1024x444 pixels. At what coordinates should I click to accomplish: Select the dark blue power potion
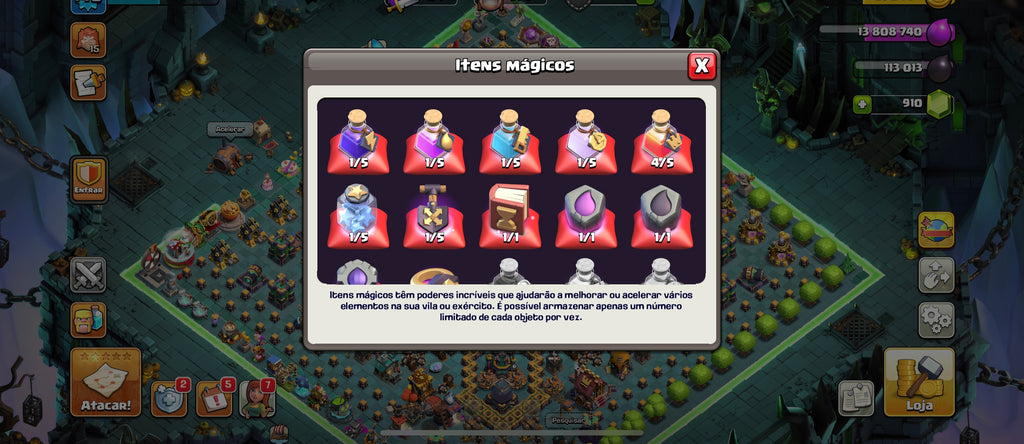(x=358, y=141)
